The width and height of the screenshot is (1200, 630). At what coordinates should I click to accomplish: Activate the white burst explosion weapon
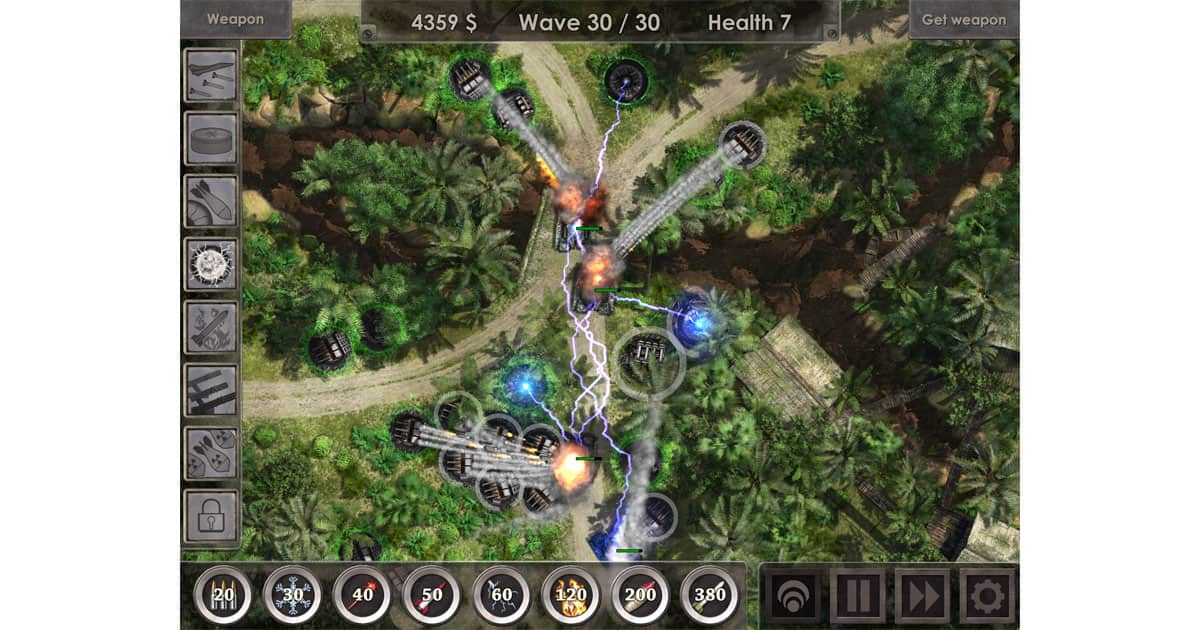[x=211, y=264]
